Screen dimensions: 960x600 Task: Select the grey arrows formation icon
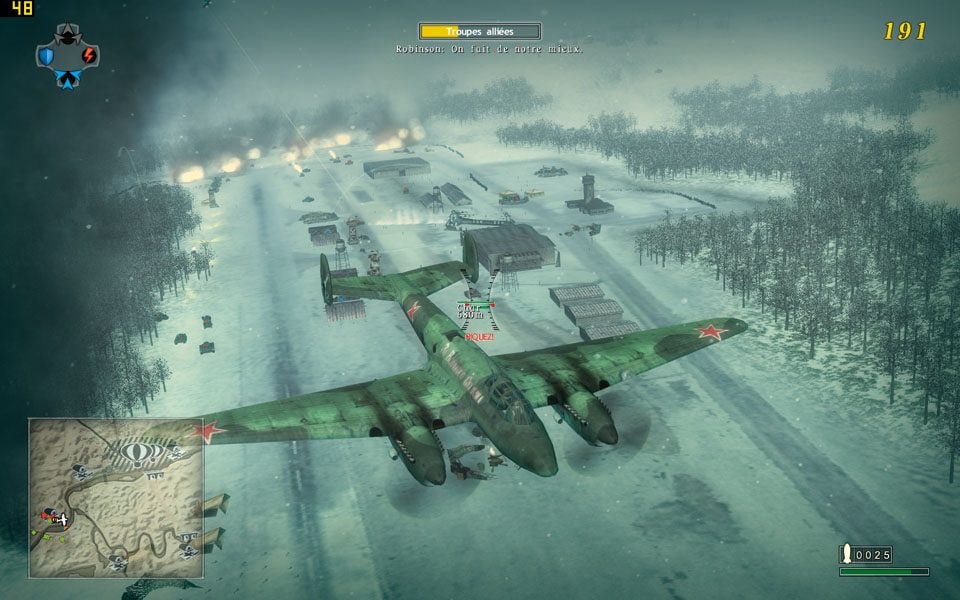(67, 34)
